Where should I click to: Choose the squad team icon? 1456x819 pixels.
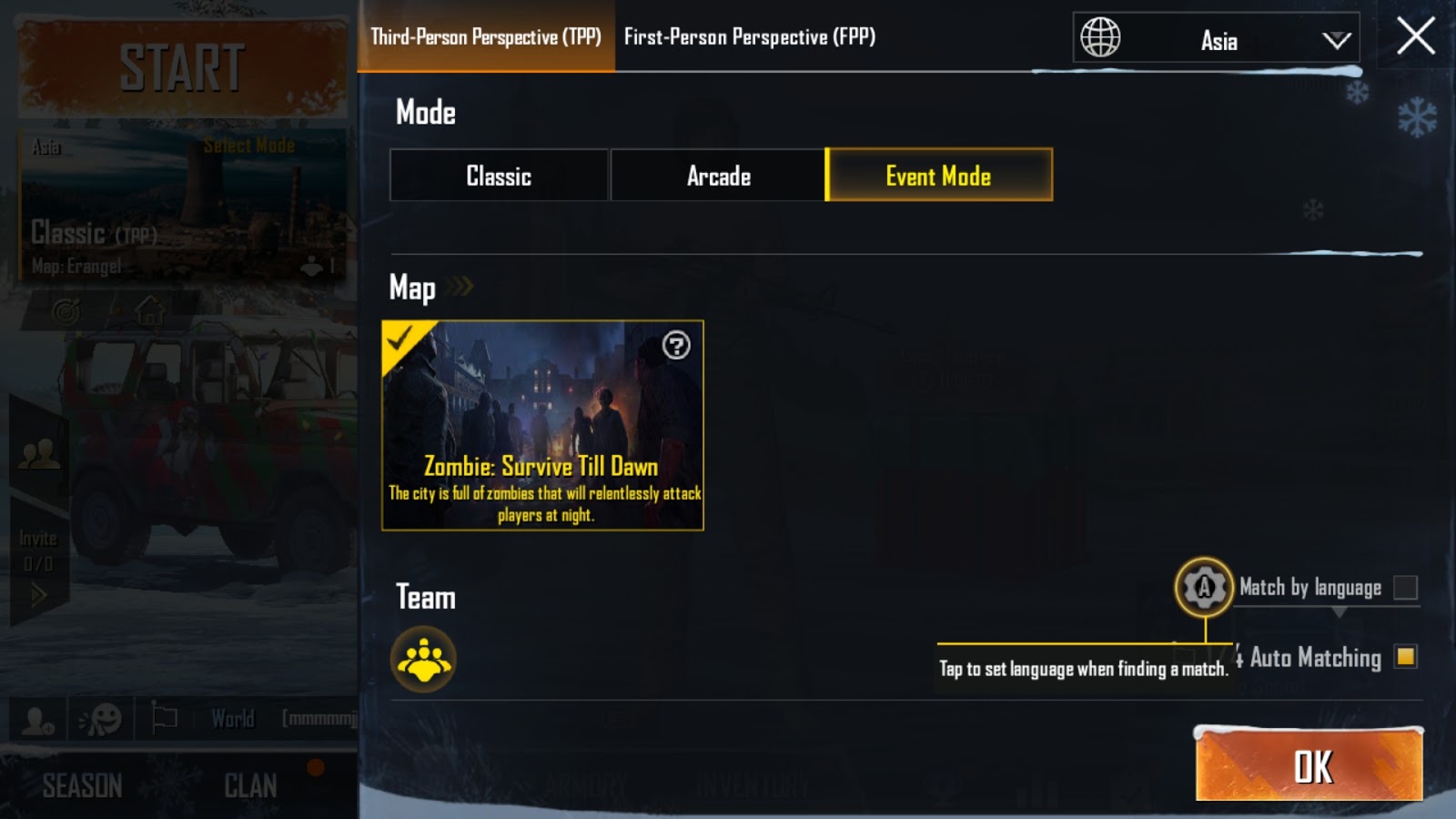click(x=423, y=660)
